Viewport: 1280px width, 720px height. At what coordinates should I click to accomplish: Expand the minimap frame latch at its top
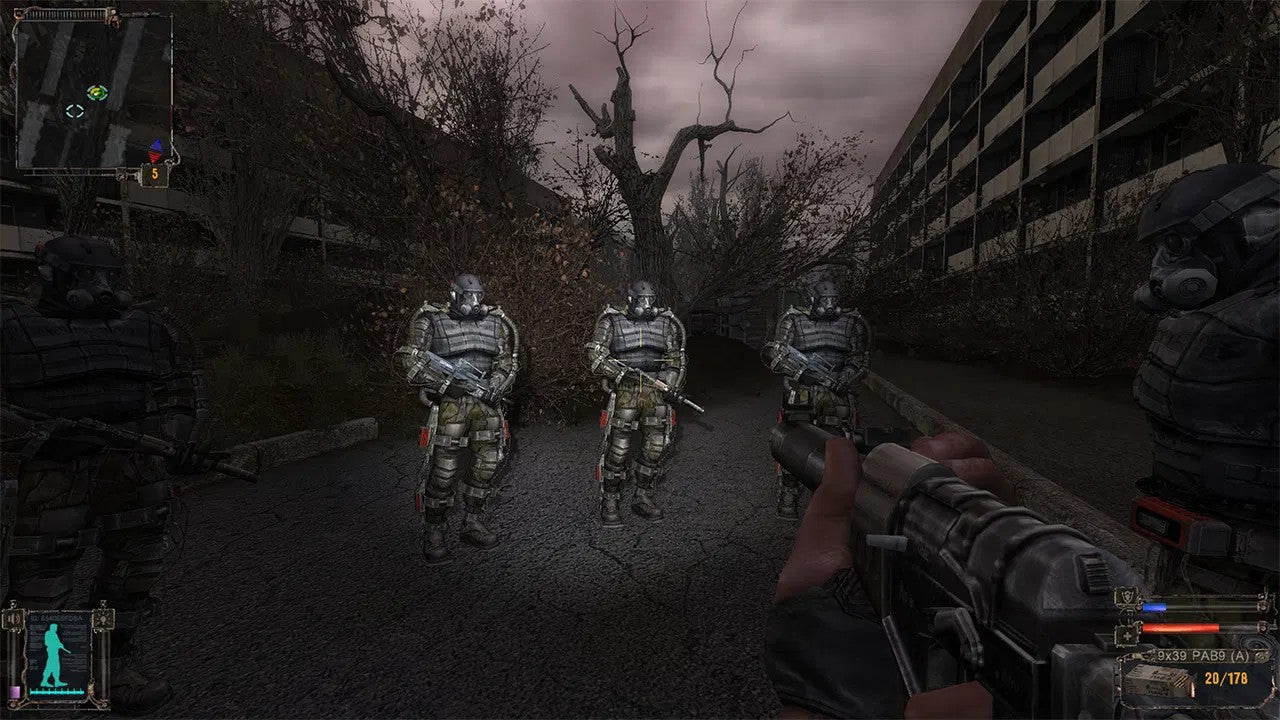click(x=67, y=13)
